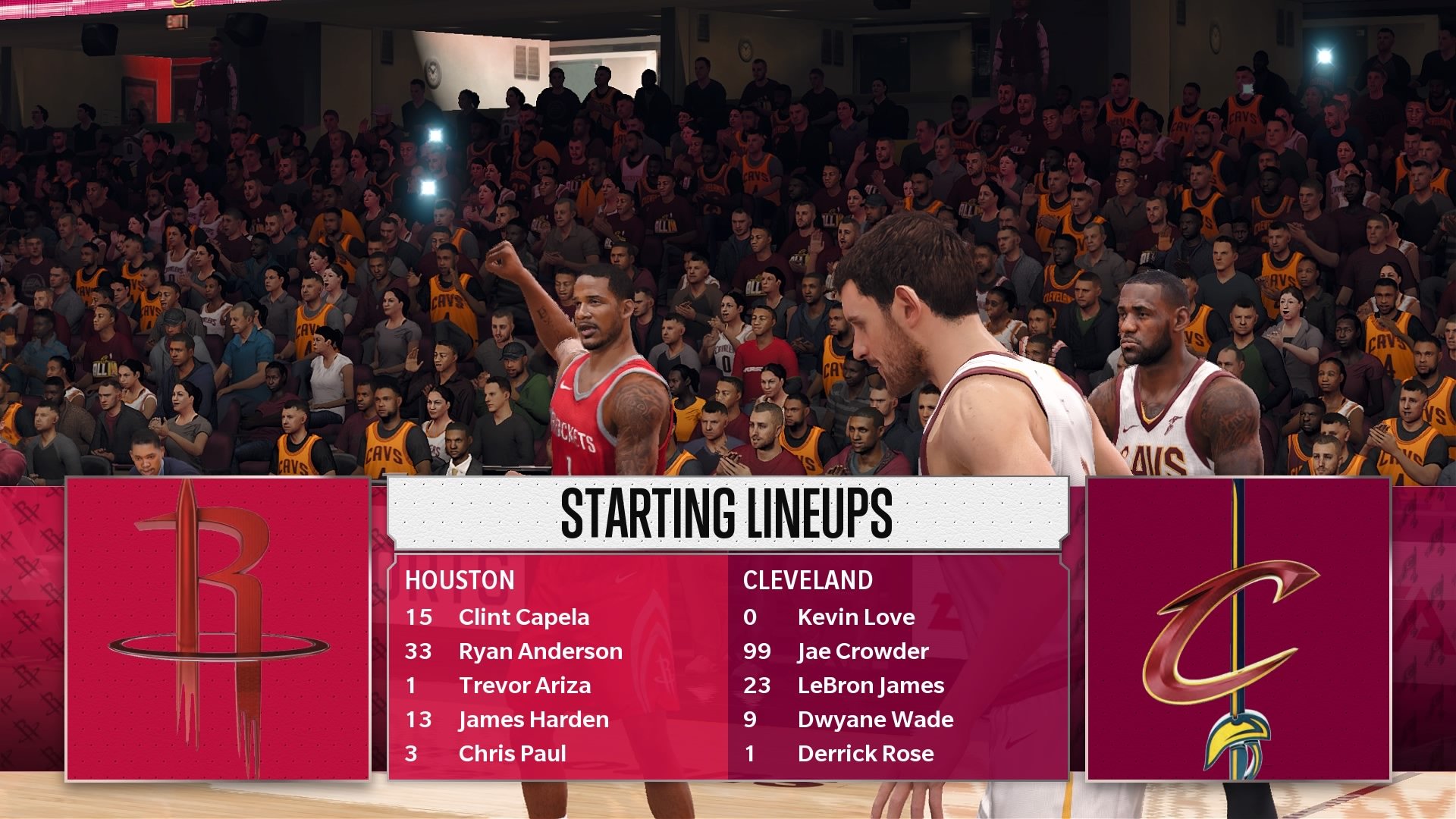1456x819 pixels.
Task: Select Clint Capela from the Houston lineup
Action: [x=524, y=617]
